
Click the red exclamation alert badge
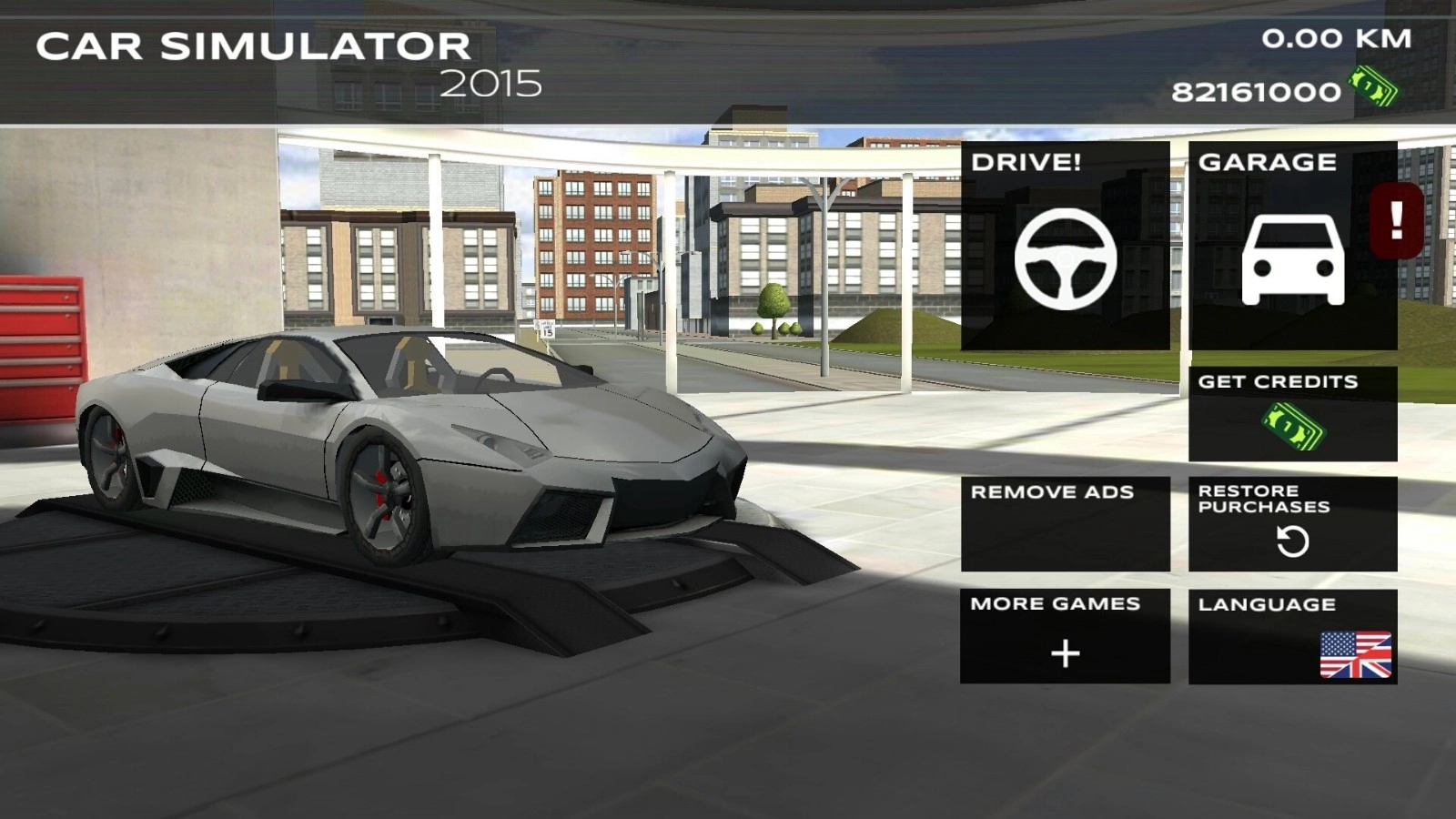pyautogui.click(x=1397, y=220)
